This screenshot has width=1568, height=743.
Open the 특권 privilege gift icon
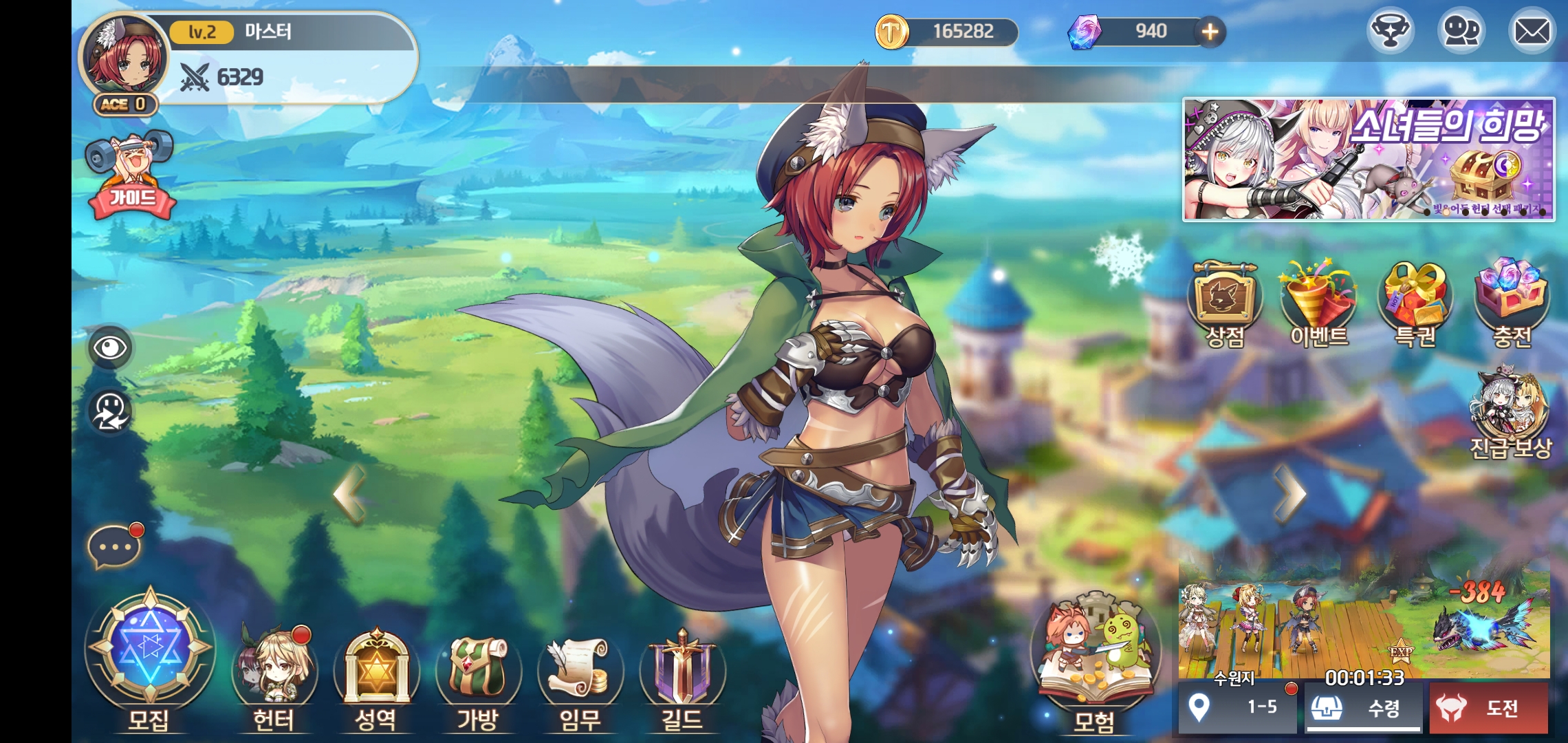(1415, 303)
